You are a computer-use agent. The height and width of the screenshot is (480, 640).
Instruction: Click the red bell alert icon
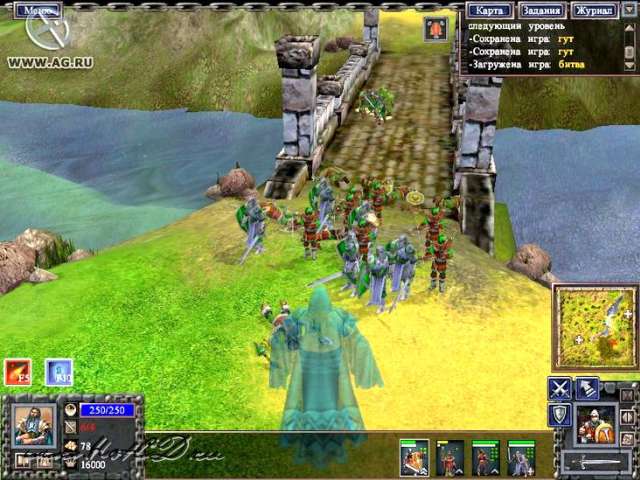436,29
